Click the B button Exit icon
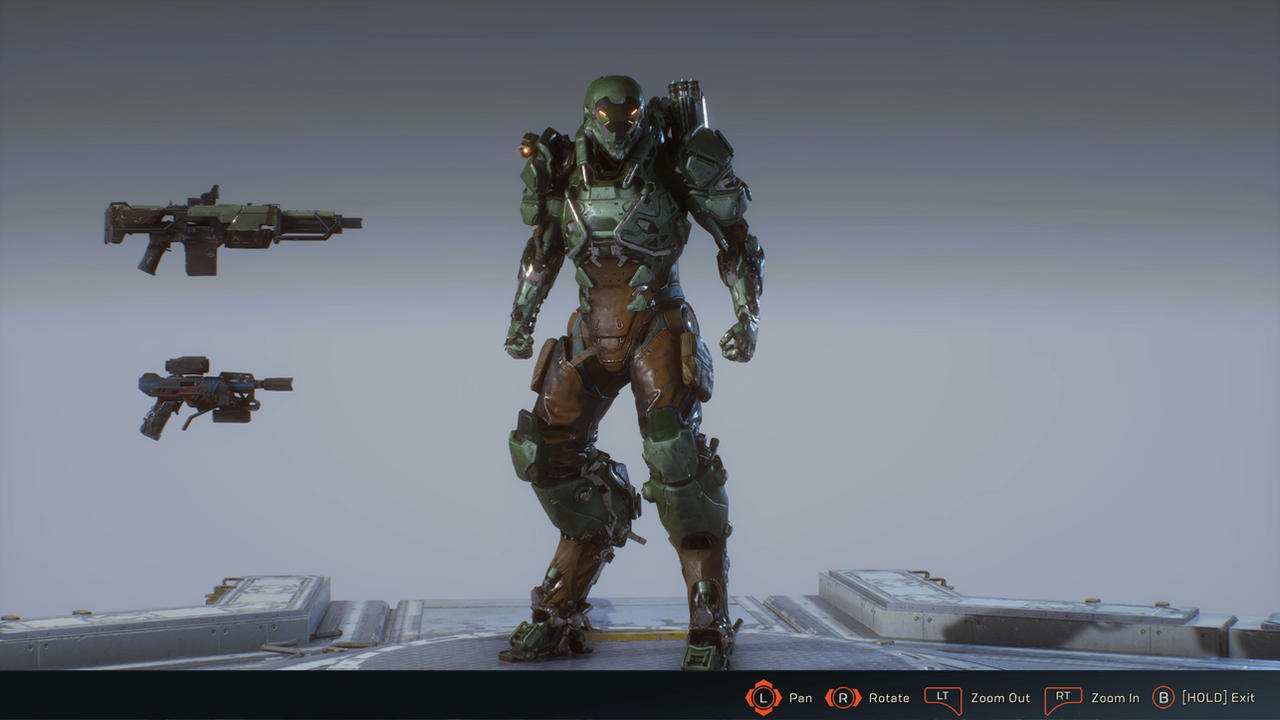This screenshot has height=720, width=1280. pyautogui.click(x=1165, y=698)
